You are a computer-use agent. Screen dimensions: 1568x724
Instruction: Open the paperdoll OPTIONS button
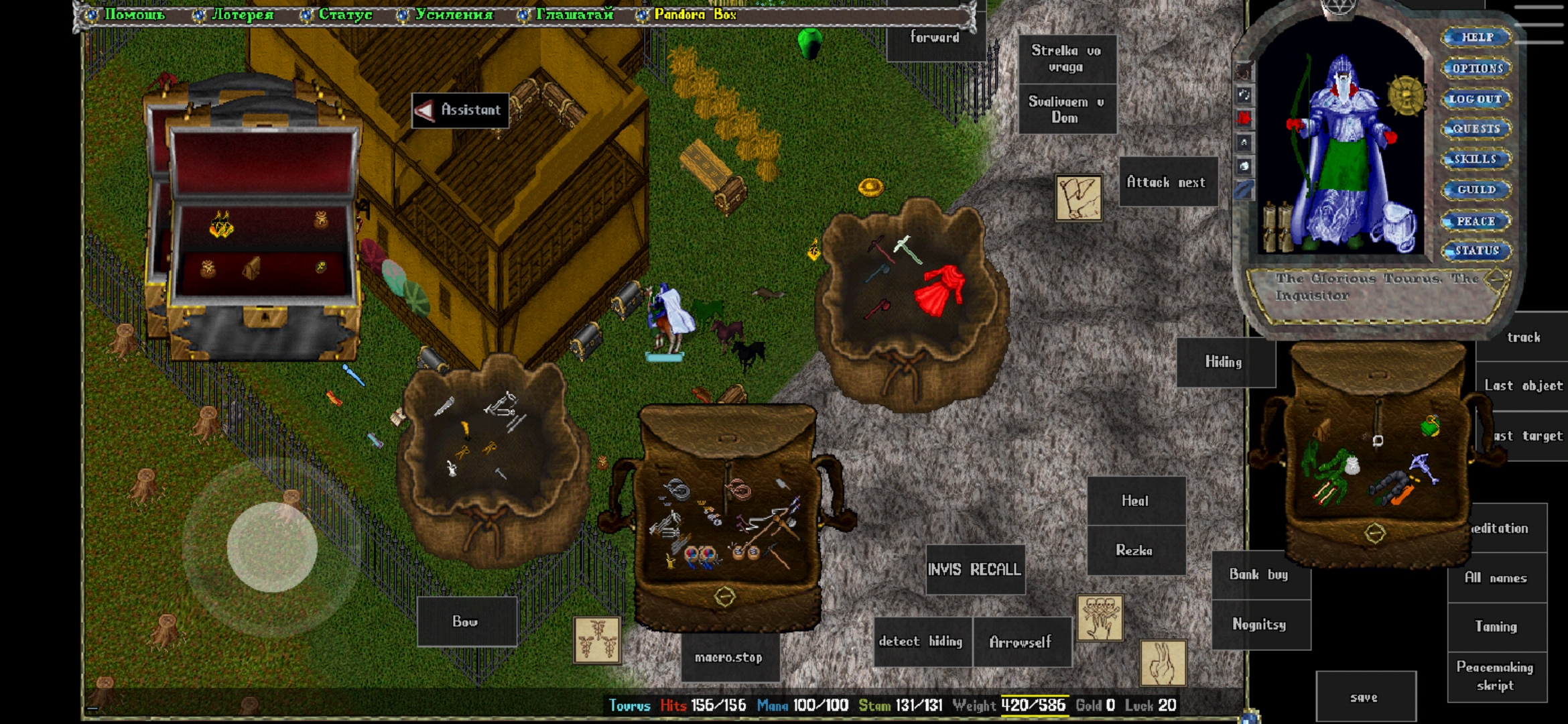pyautogui.click(x=1477, y=68)
